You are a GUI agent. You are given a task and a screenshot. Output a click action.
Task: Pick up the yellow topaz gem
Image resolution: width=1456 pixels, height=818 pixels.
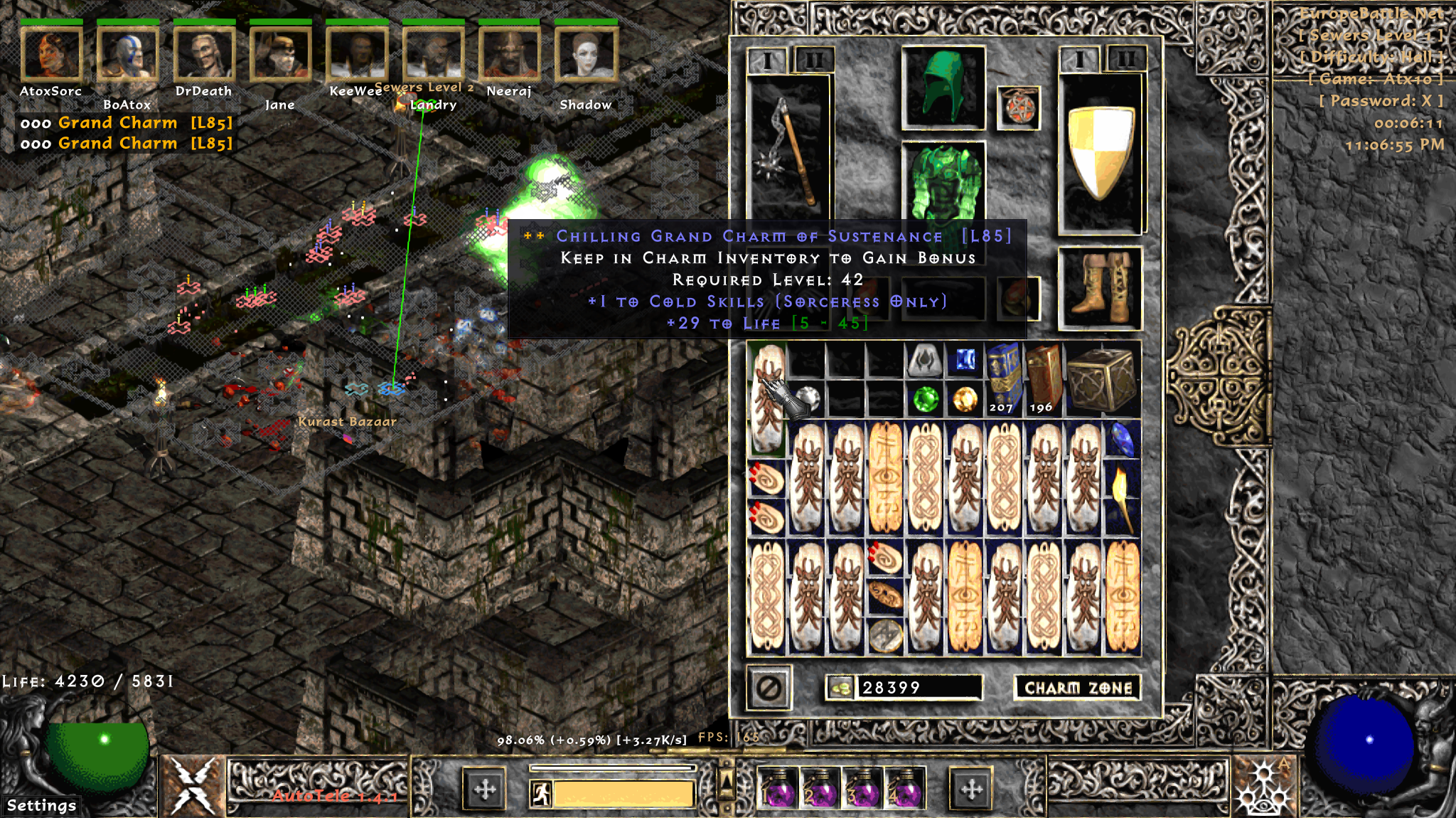[965, 399]
